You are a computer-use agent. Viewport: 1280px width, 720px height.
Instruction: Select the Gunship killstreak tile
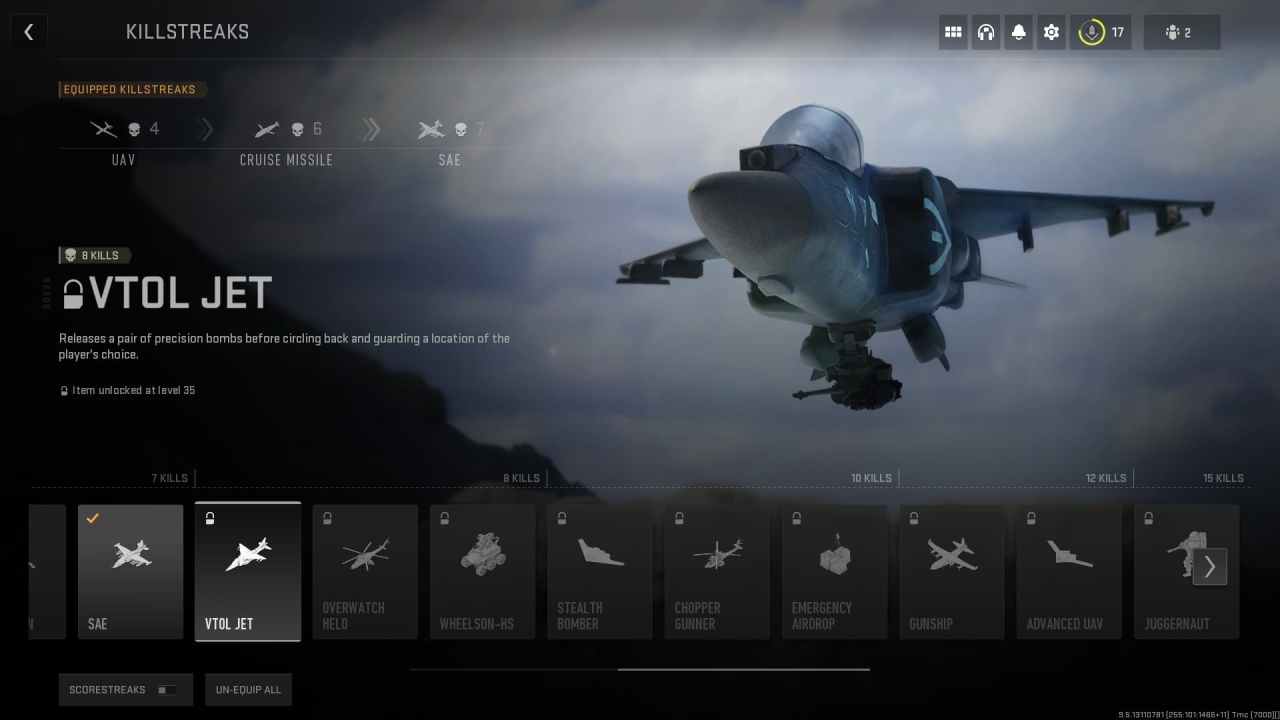951,570
